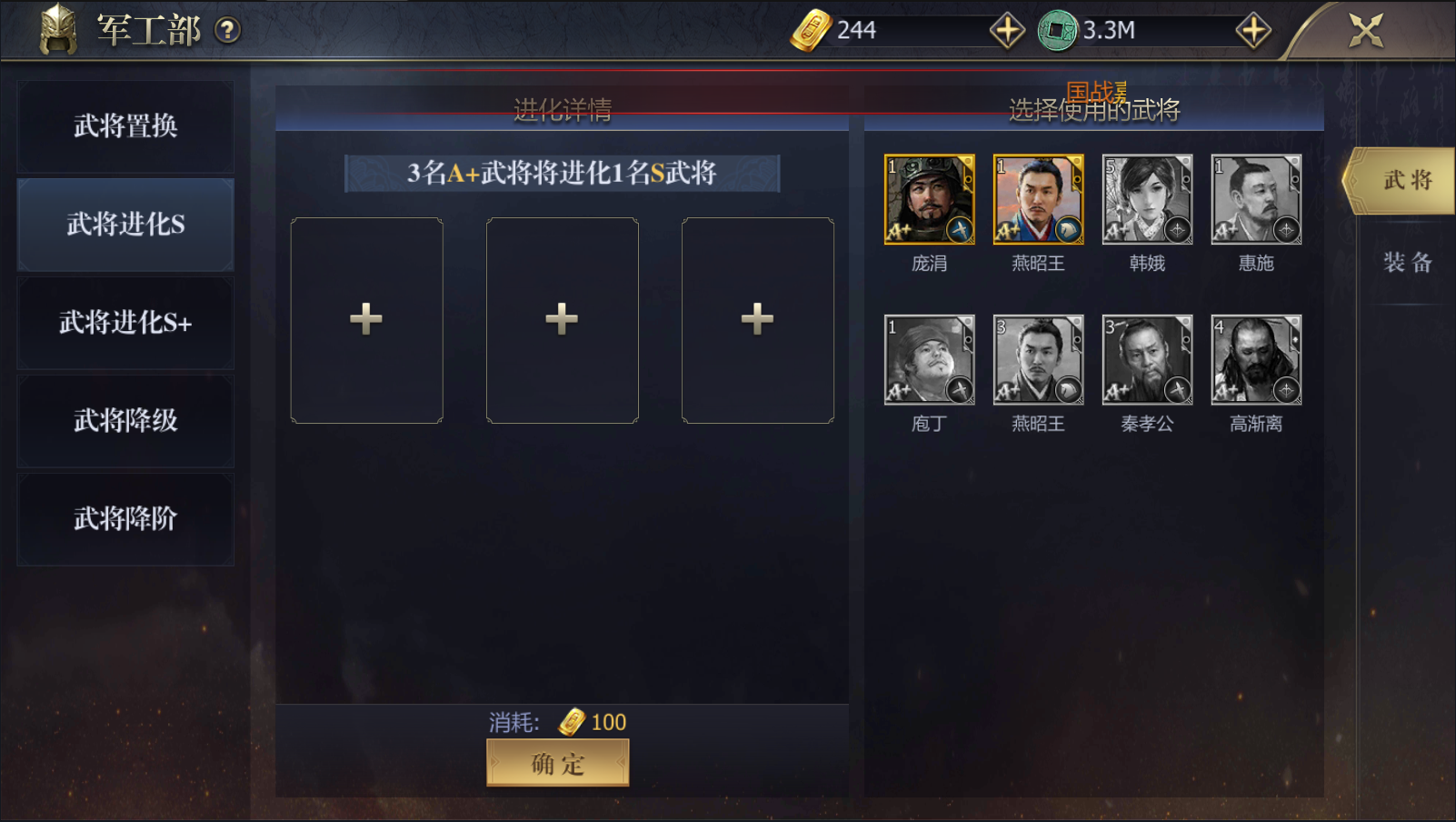1456x822 pixels.
Task: Select the 秦孝公 hero thumbnail
Action: (1147, 359)
